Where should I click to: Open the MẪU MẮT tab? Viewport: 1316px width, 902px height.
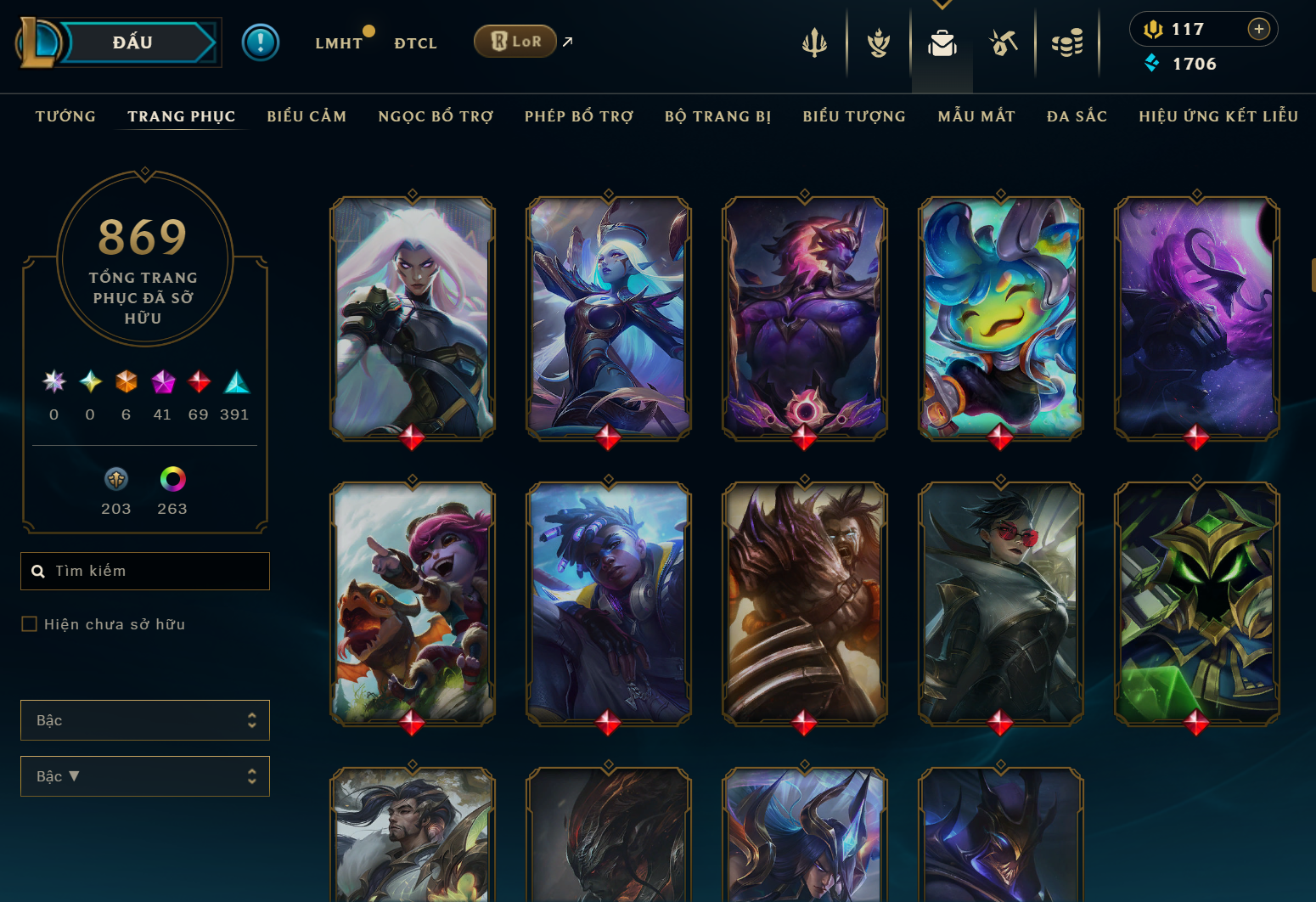(976, 116)
